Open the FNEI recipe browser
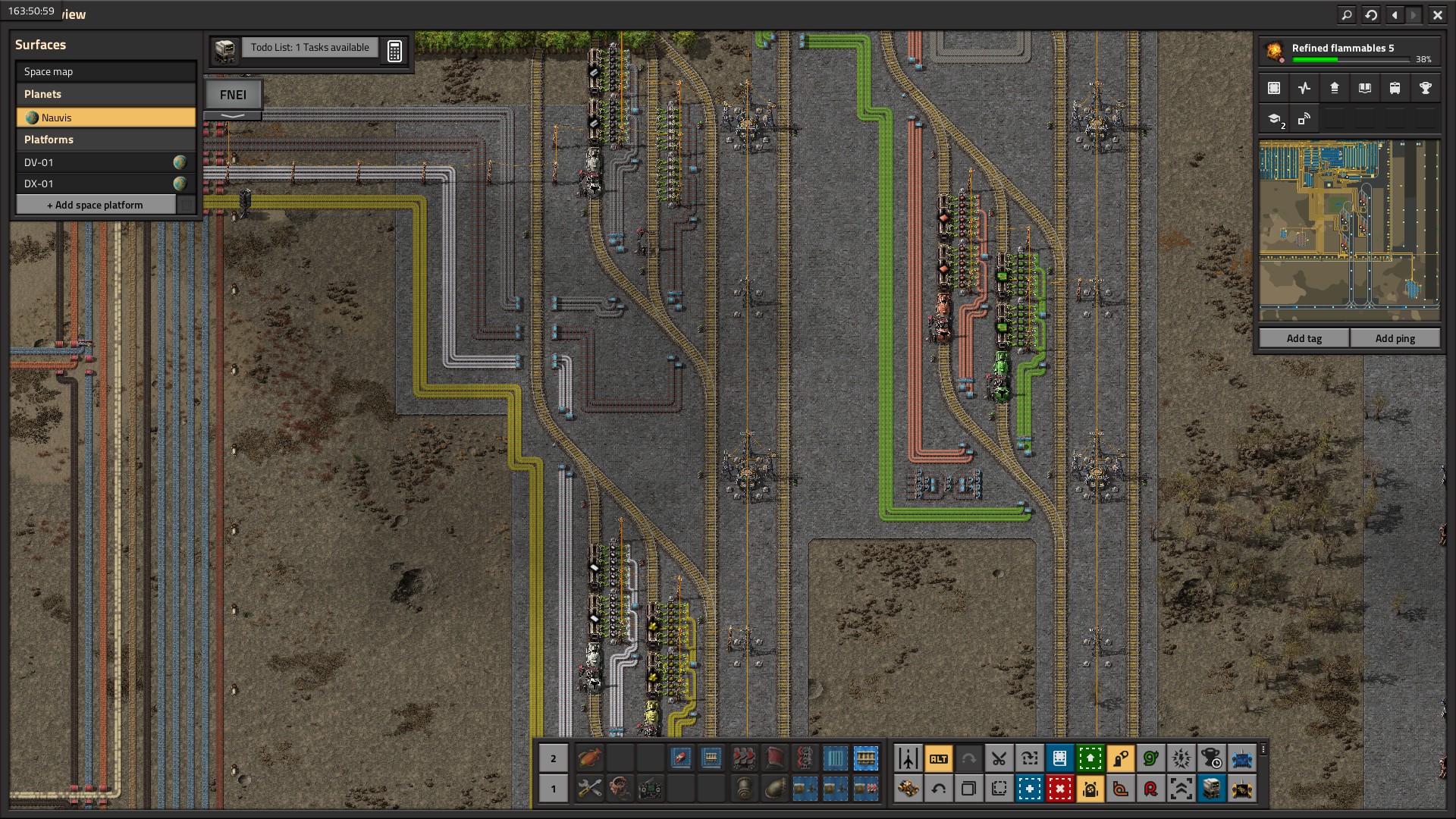This screenshot has width=1456, height=819. pyautogui.click(x=233, y=95)
